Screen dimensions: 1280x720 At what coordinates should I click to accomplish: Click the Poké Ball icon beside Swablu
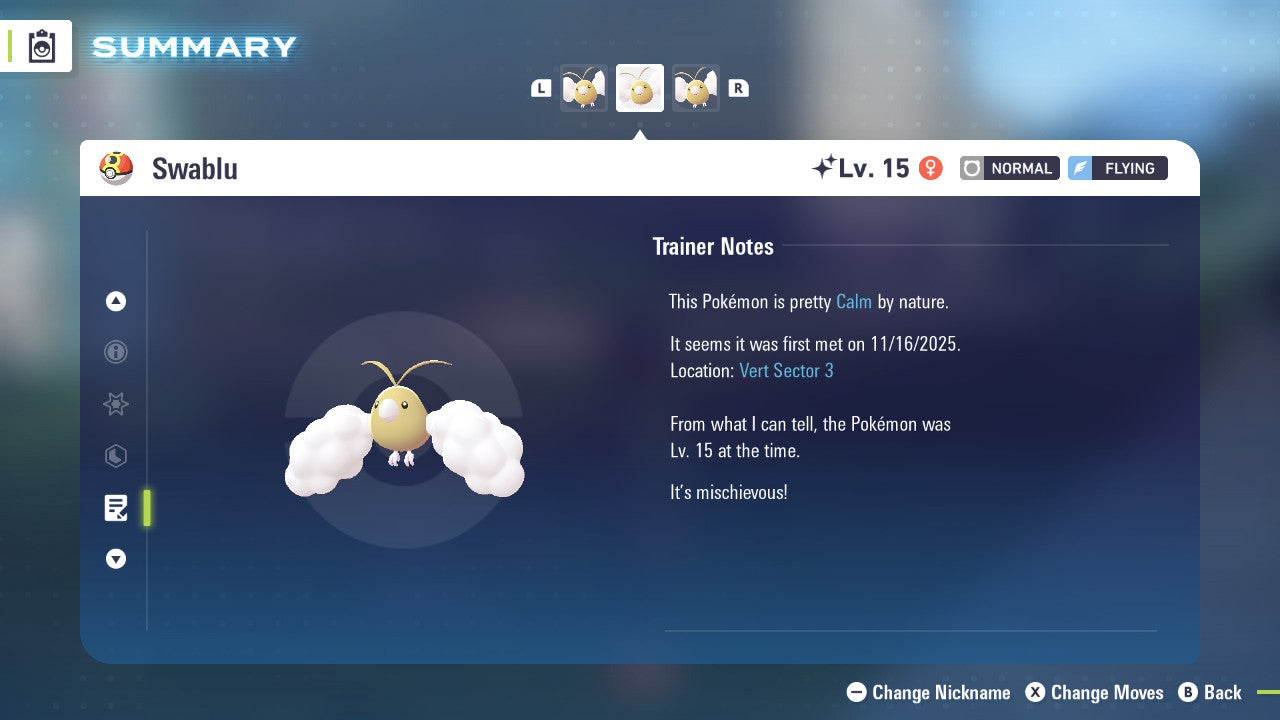(116, 168)
